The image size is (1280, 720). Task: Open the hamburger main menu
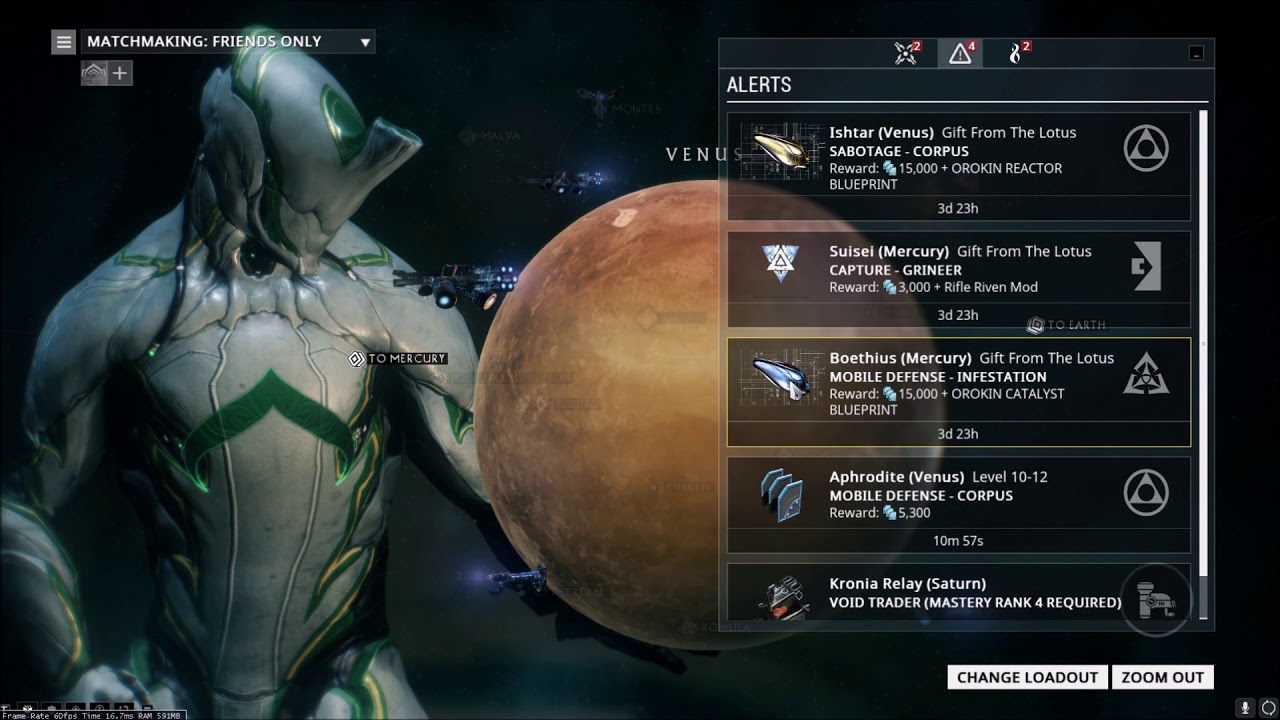[x=64, y=42]
